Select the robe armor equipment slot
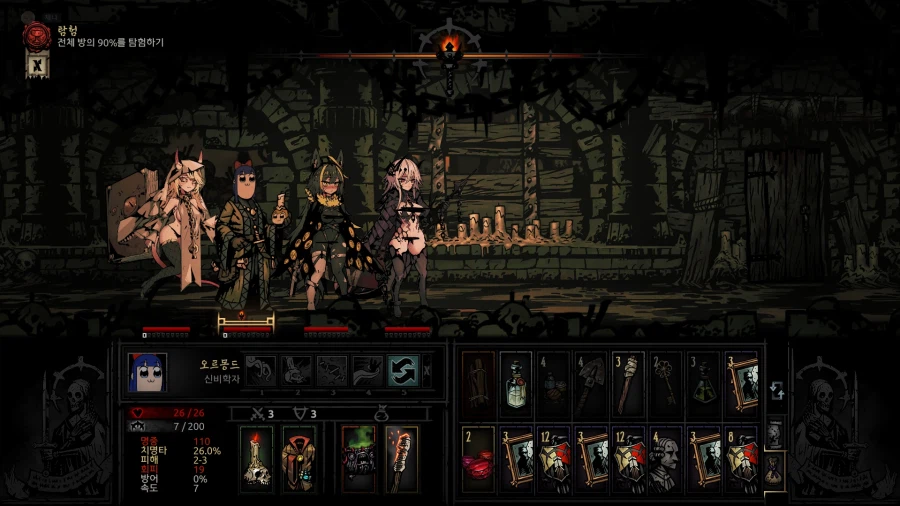900x506 pixels. [299, 459]
